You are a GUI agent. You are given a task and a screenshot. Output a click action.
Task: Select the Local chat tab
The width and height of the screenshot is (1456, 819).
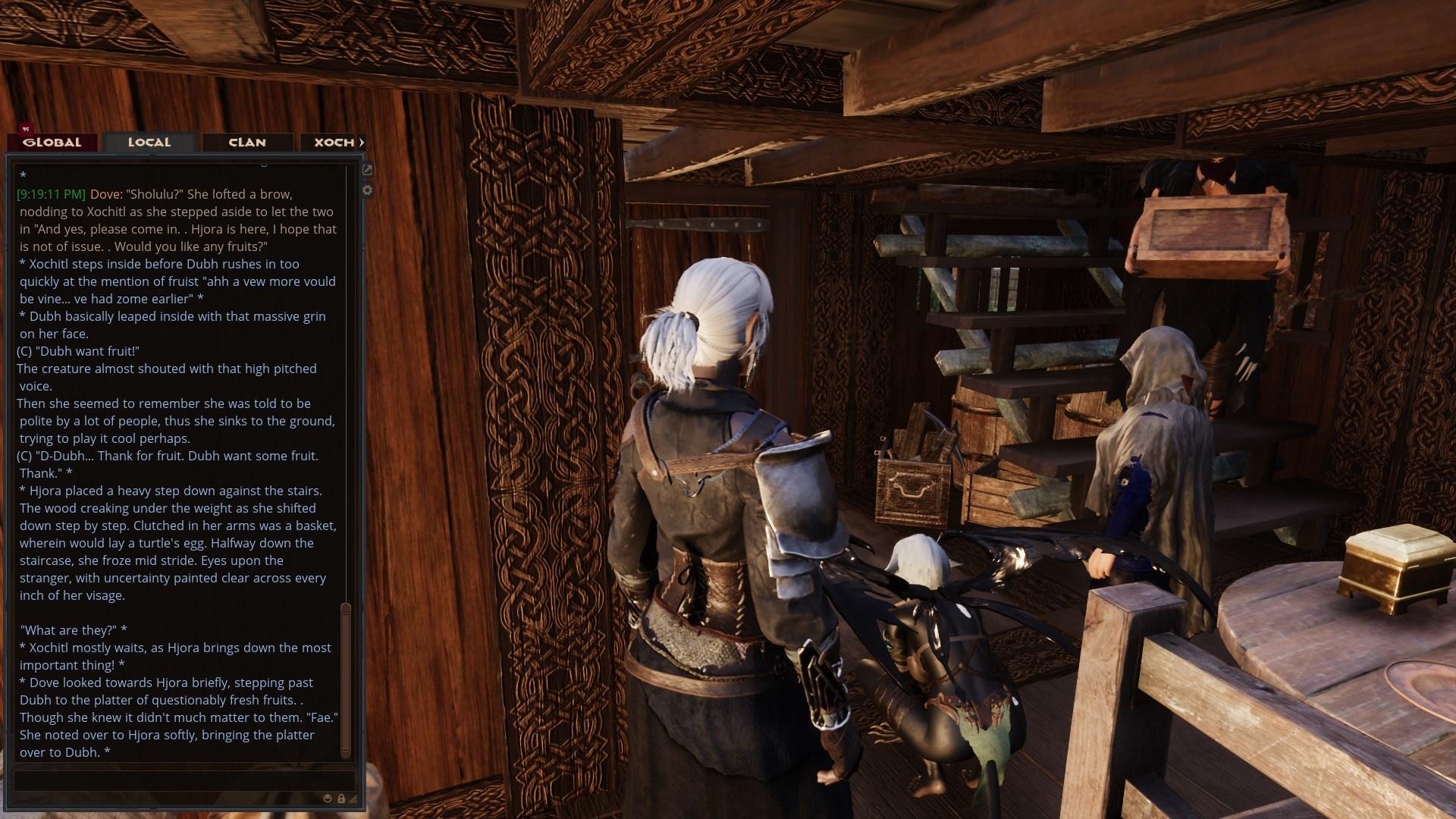pyautogui.click(x=149, y=143)
